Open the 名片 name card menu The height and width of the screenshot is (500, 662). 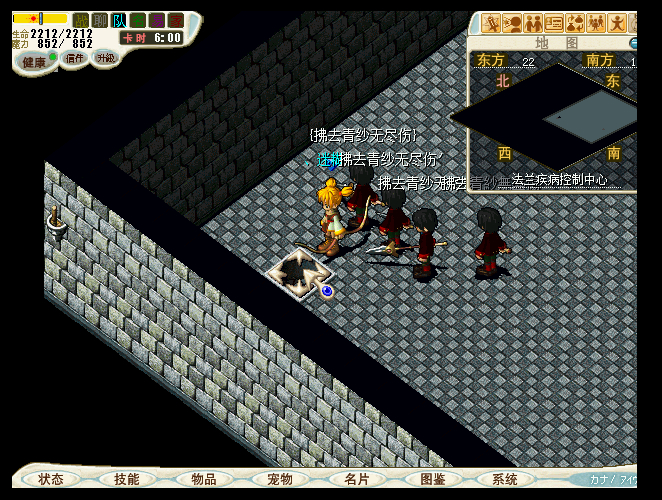pos(356,479)
